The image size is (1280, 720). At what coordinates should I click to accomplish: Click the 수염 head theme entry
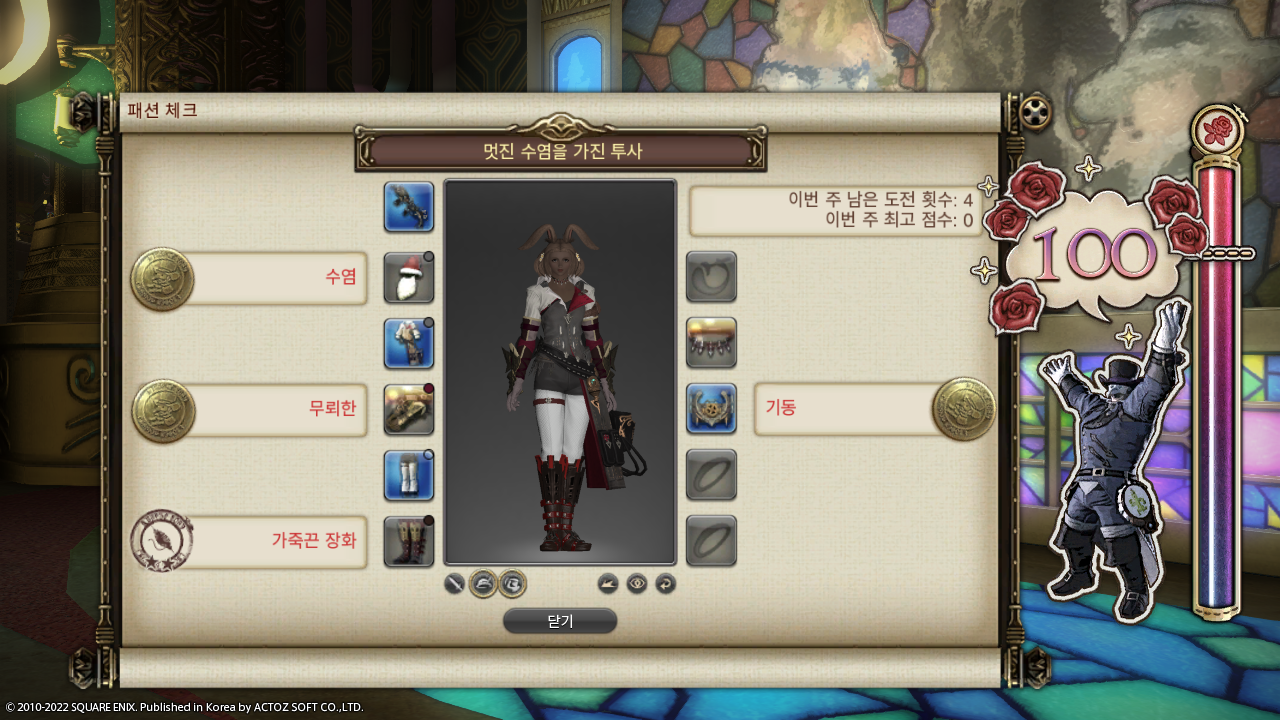coord(275,277)
